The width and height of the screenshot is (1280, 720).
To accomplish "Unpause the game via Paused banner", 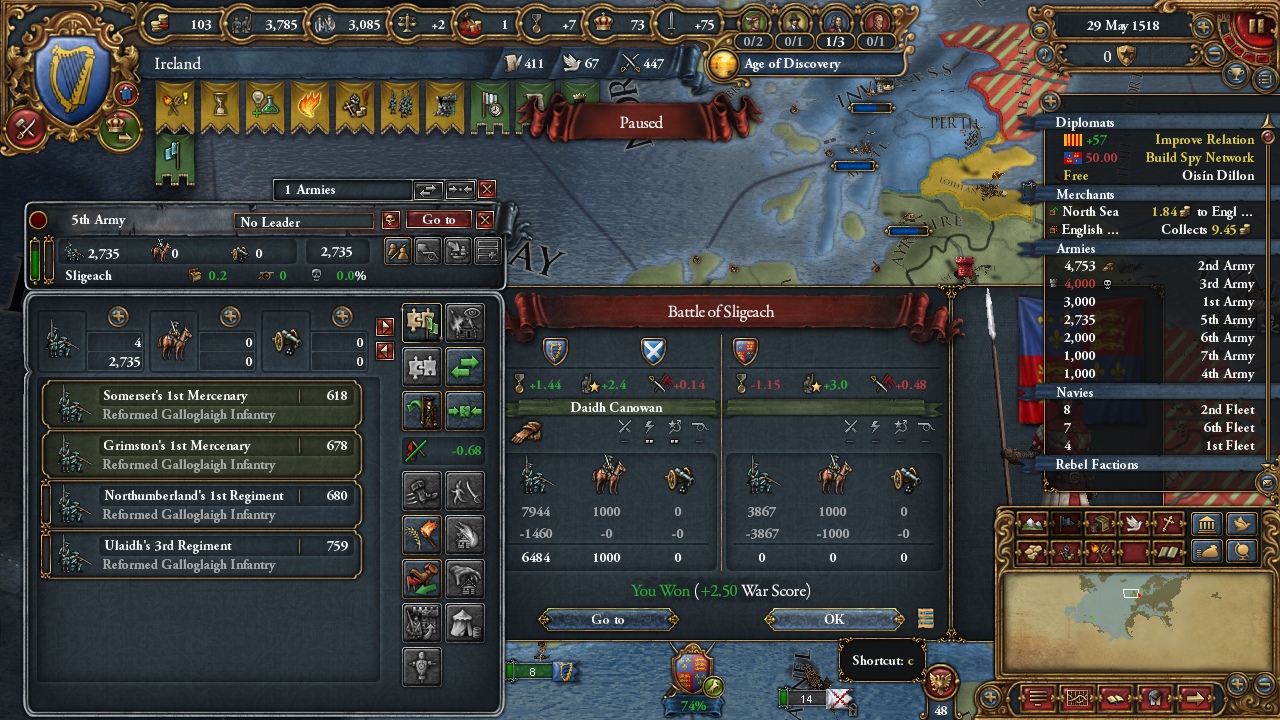I will [x=639, y=122].
